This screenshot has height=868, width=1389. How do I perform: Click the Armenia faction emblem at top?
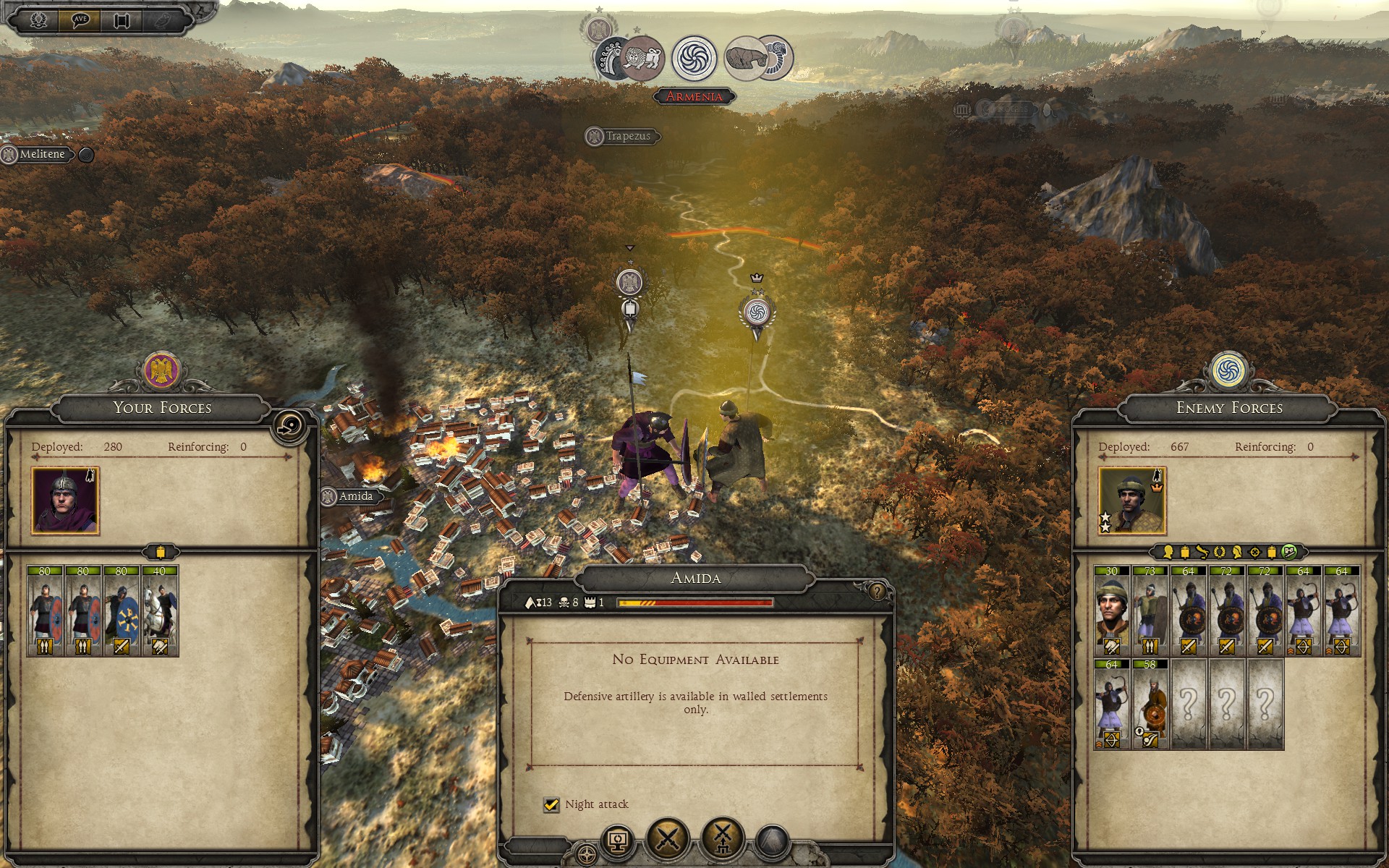coord(694,58)
